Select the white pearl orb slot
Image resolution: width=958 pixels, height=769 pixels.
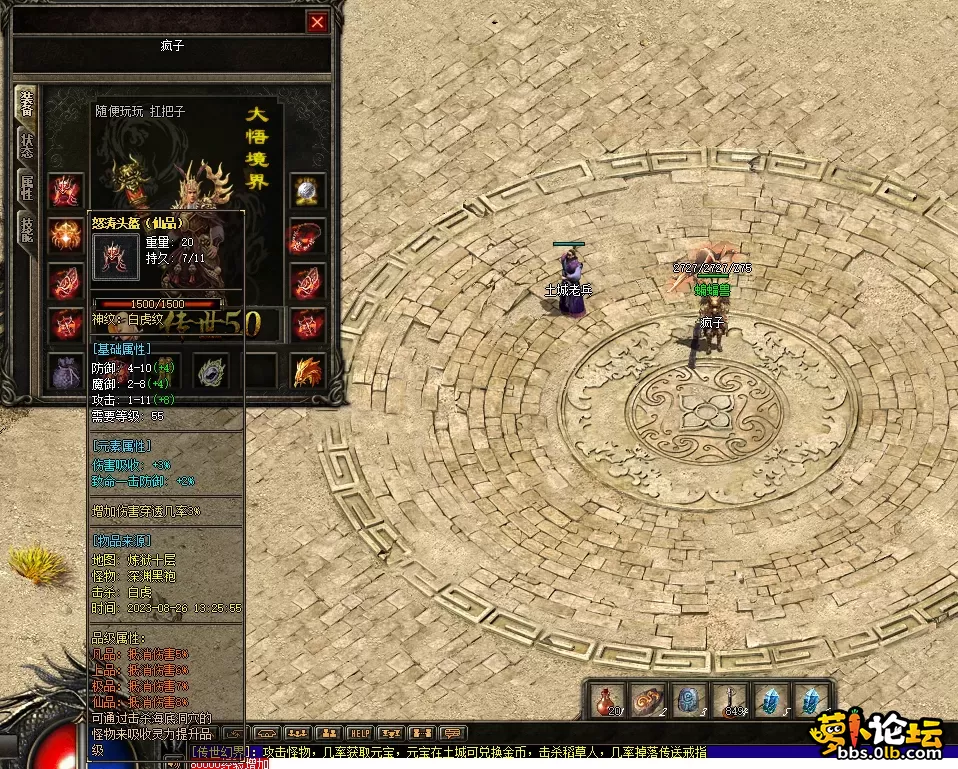308,190
